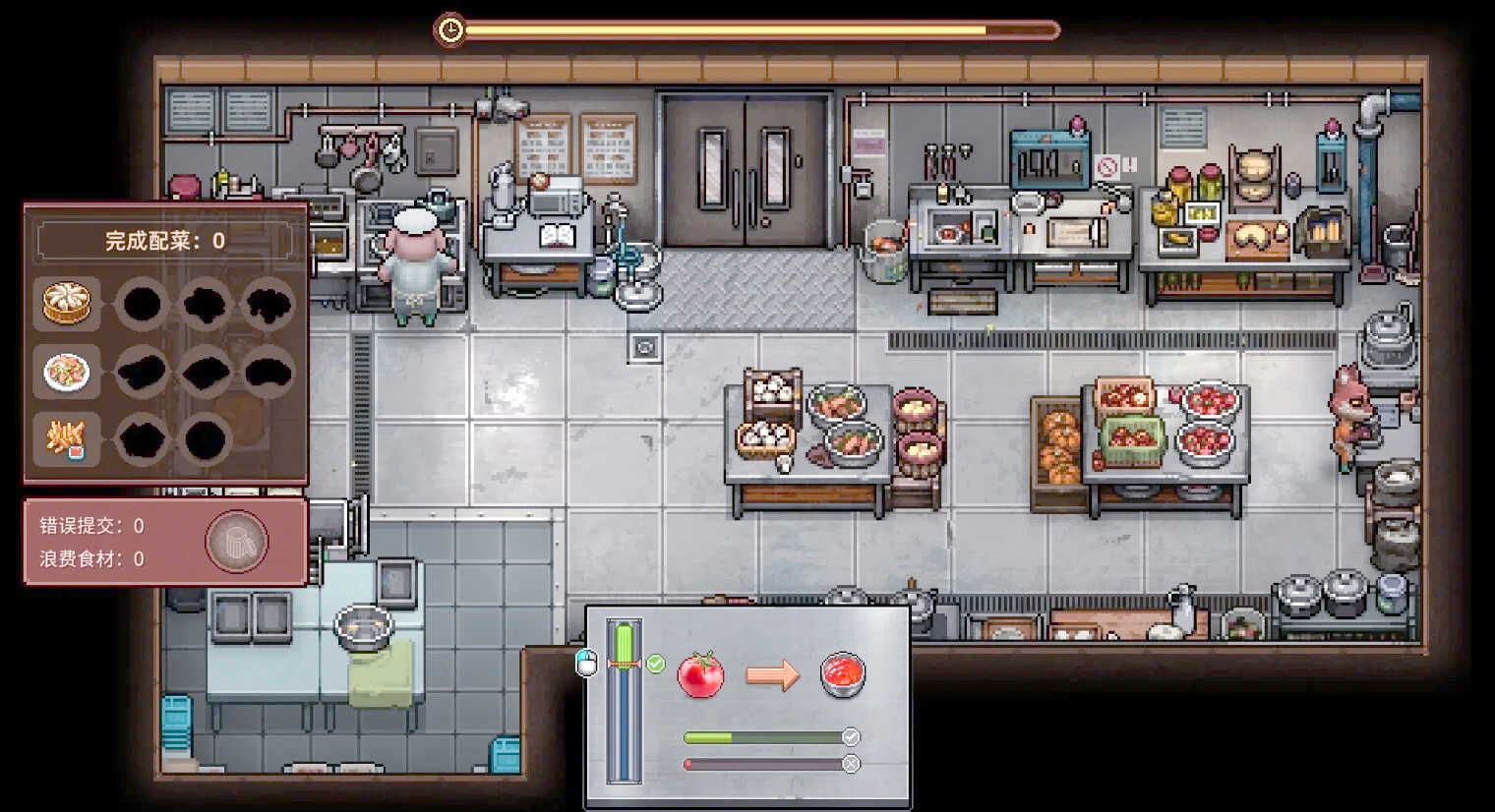This screenshot has width=1495, height=812.
Task: Select the french fries recipe icon
Action: (x=67, y=439)
